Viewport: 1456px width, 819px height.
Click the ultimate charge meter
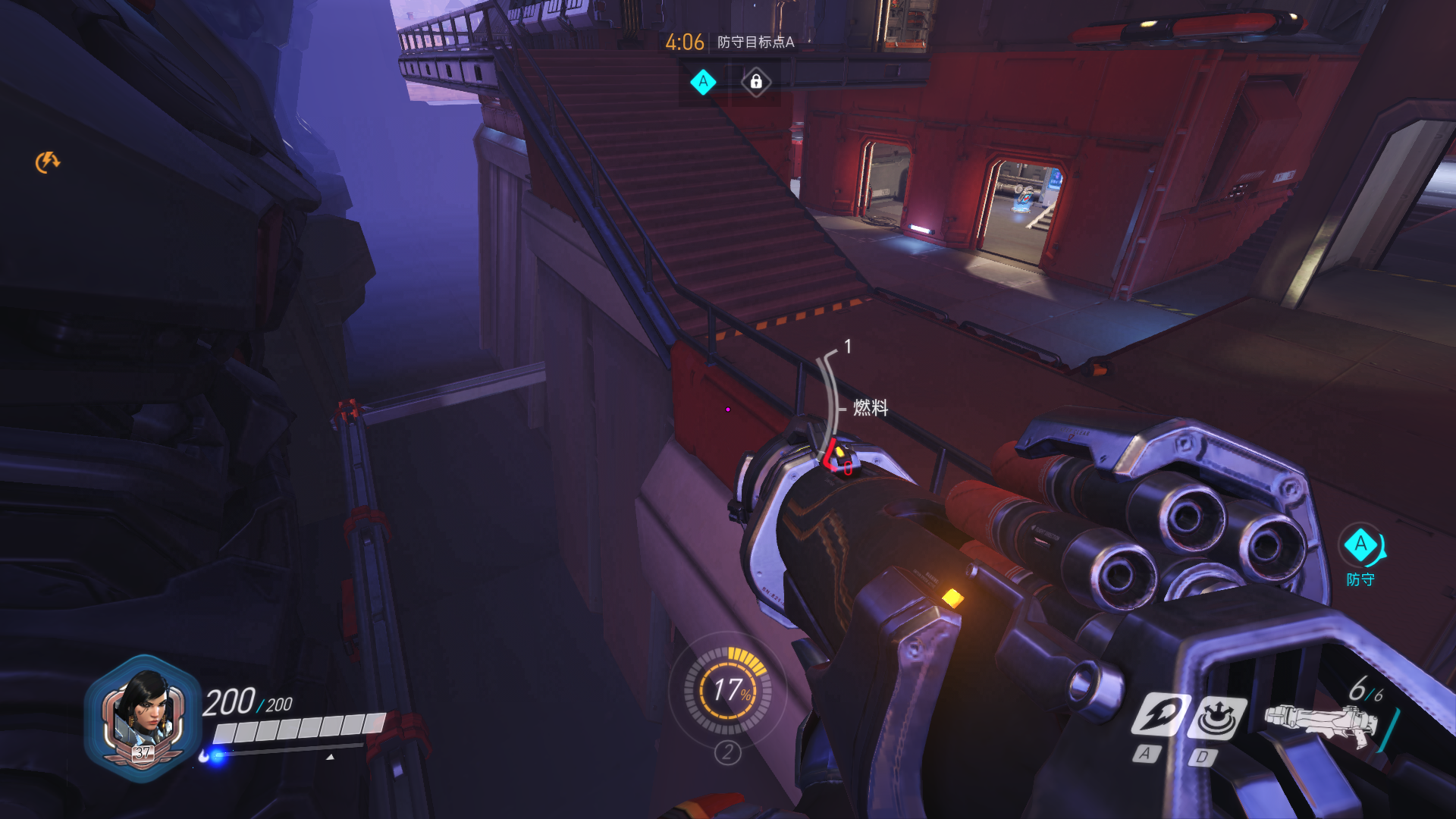coord(728,690)
